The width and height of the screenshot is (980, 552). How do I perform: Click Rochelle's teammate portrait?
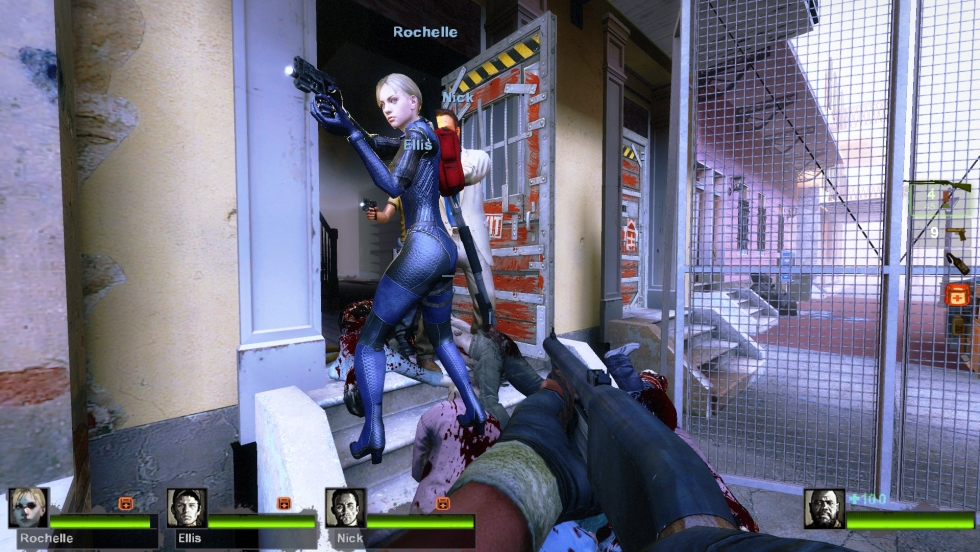[x=28, y=508]
